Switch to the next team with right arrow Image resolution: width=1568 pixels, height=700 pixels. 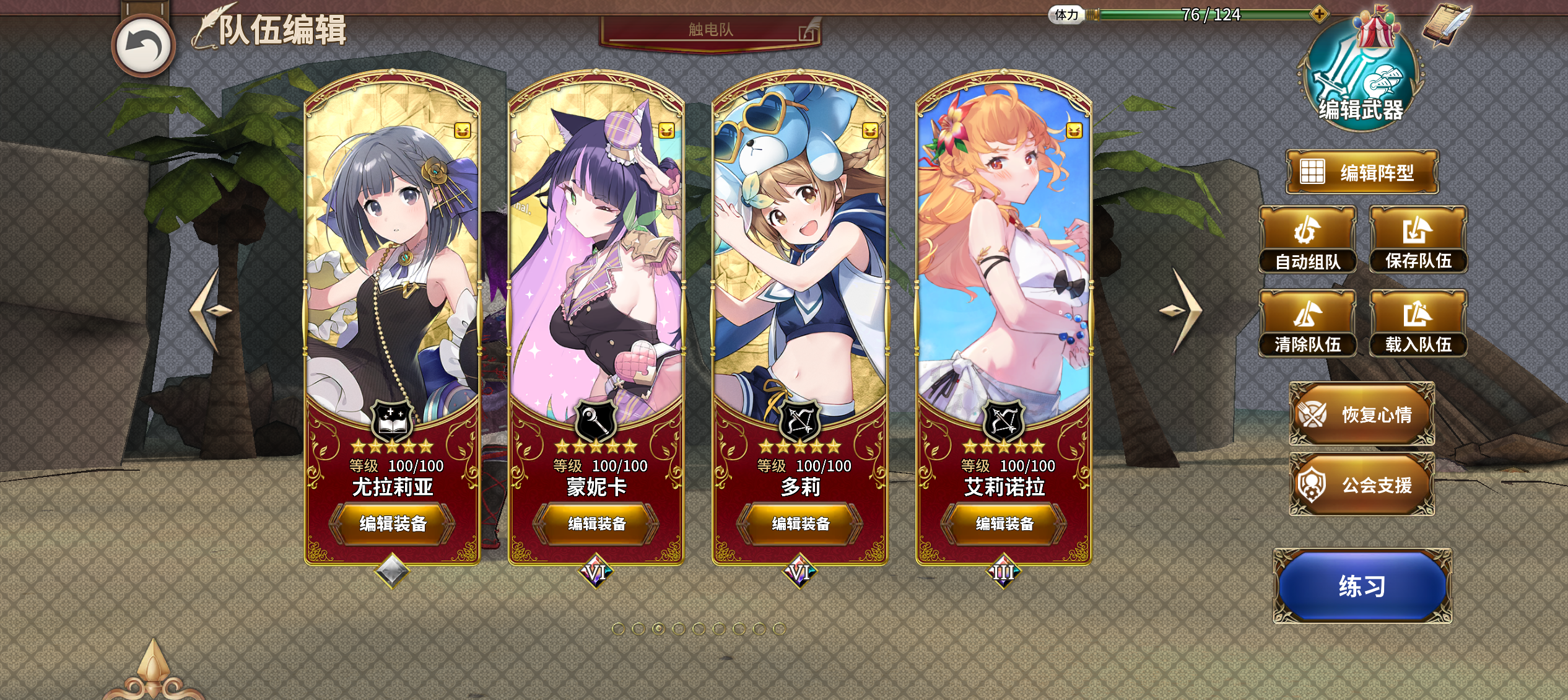[x=1182, y=310]
